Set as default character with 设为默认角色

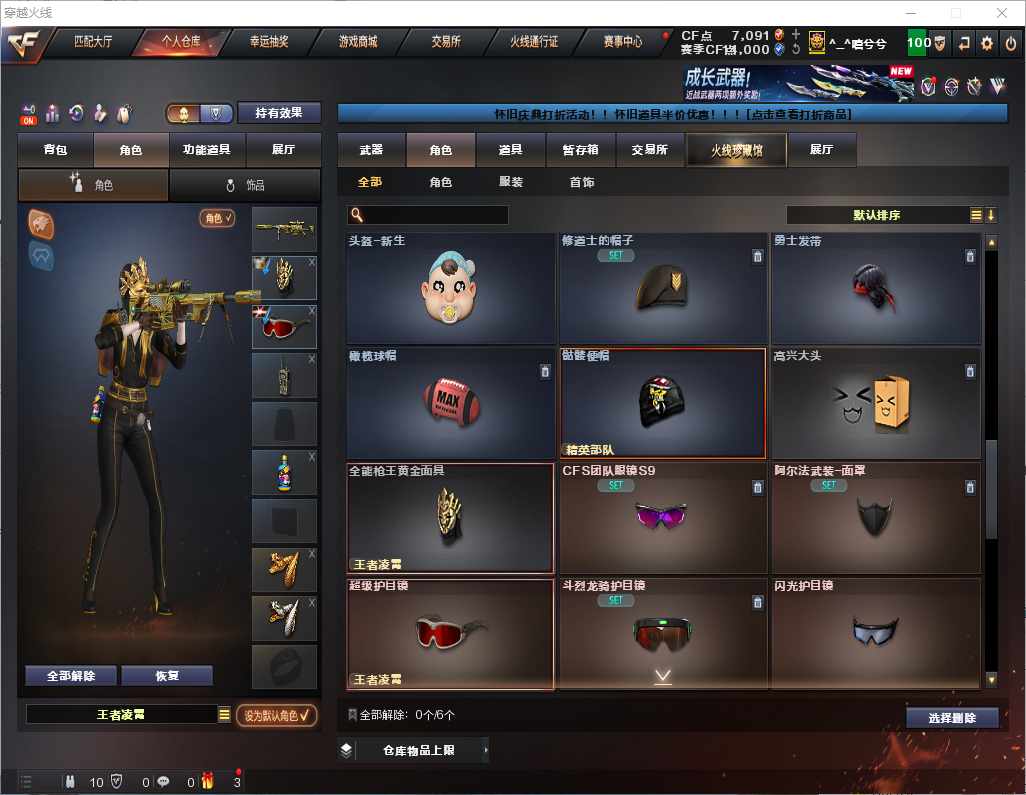(276, 715)
